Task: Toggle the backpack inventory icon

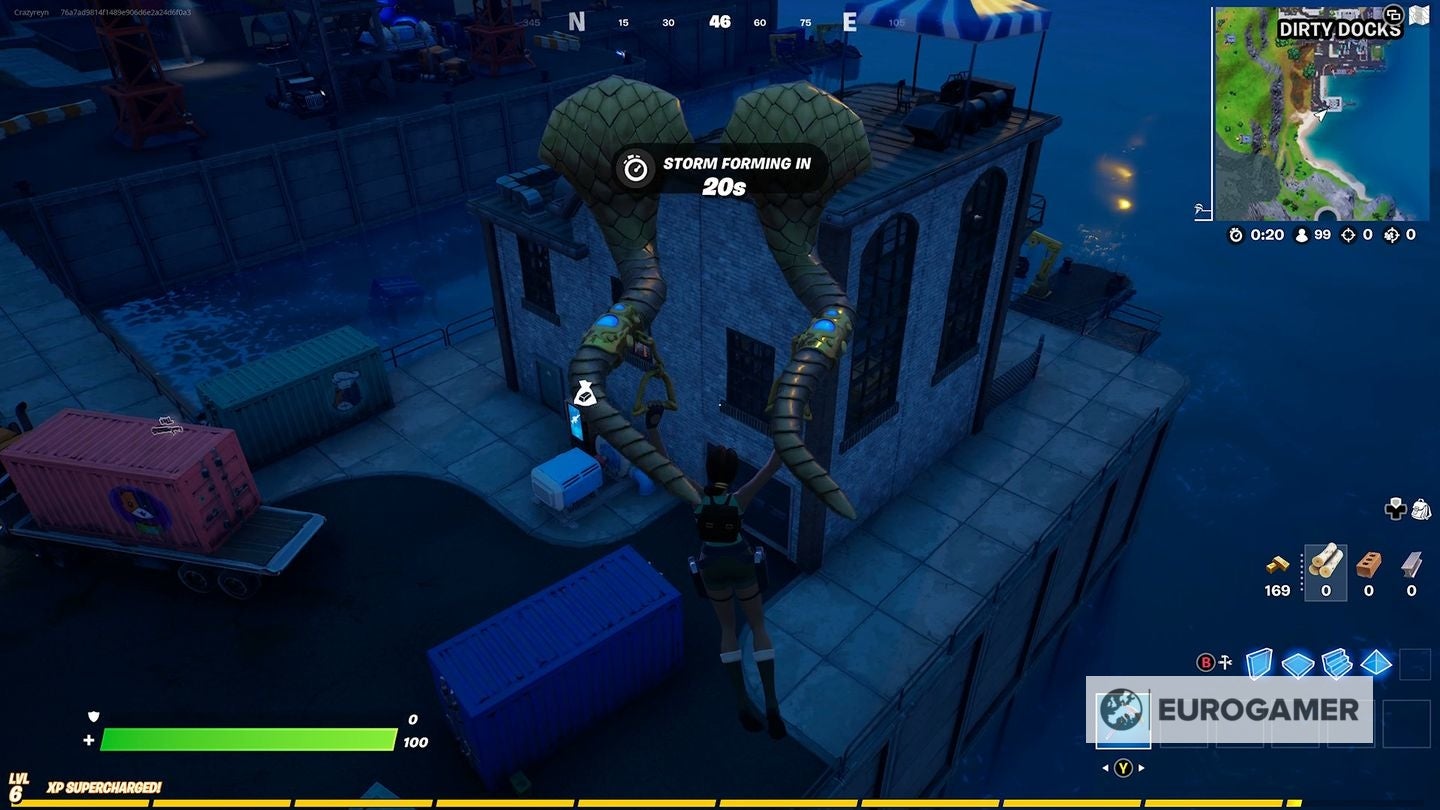Action: [x=1421, y=509]
